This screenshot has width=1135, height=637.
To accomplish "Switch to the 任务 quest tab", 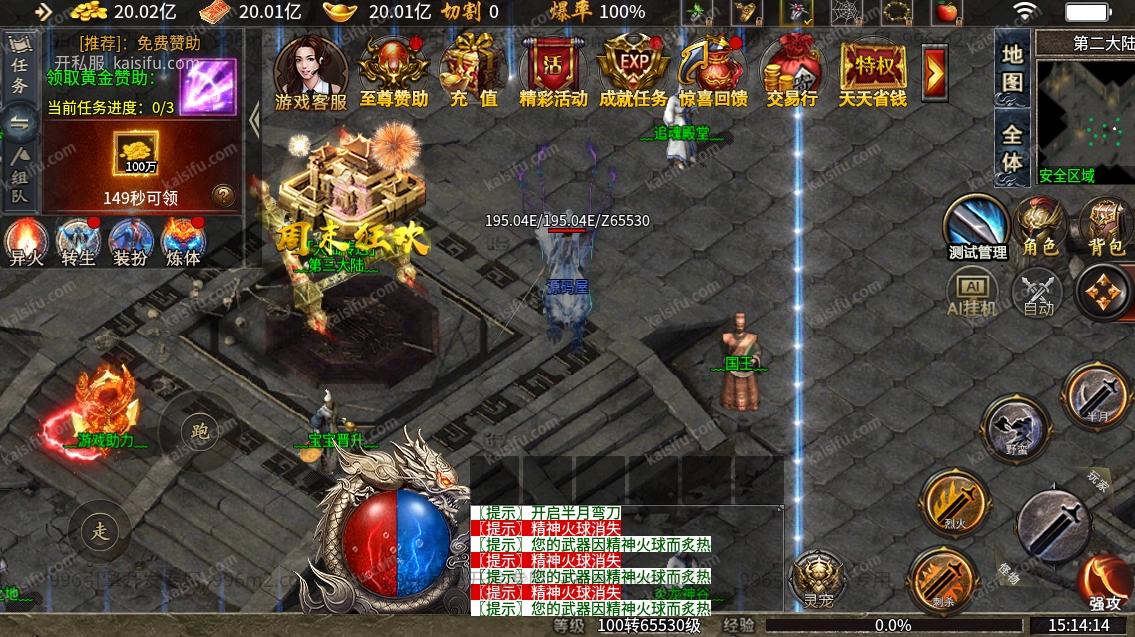I will (x=19, y=72).
